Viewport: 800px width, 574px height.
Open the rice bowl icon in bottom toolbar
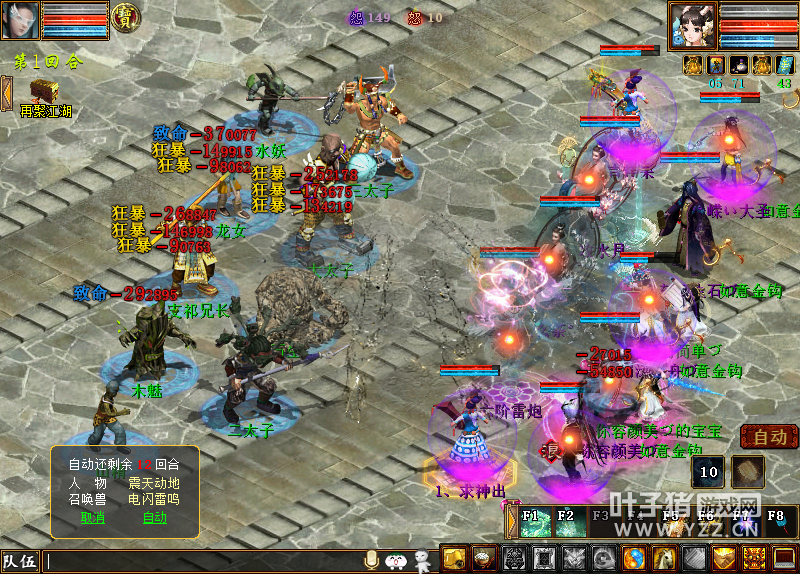(x=484, y=558)
